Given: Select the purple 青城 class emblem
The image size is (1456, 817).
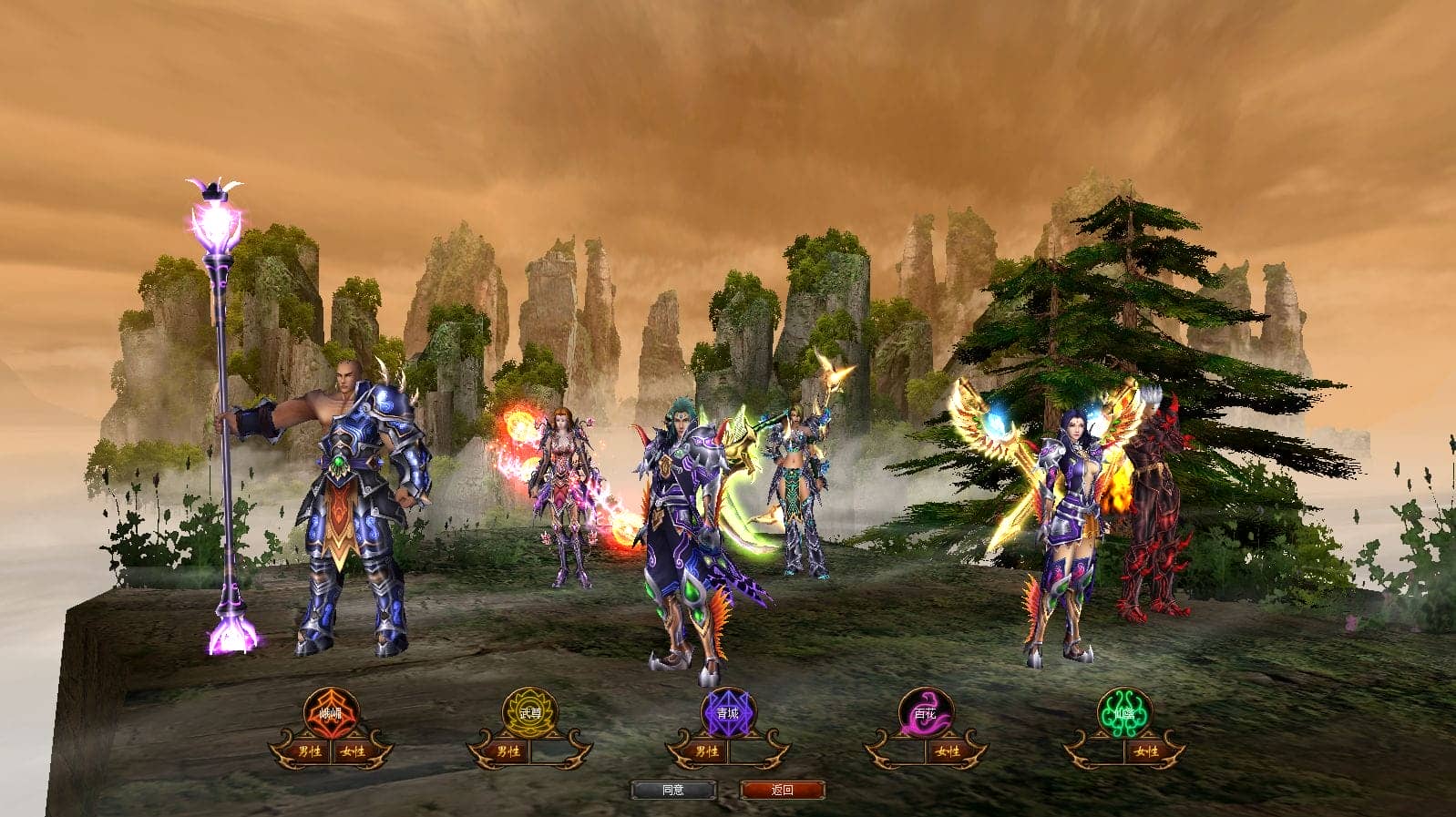Looking at the screenshot, I should coord(727,712).
